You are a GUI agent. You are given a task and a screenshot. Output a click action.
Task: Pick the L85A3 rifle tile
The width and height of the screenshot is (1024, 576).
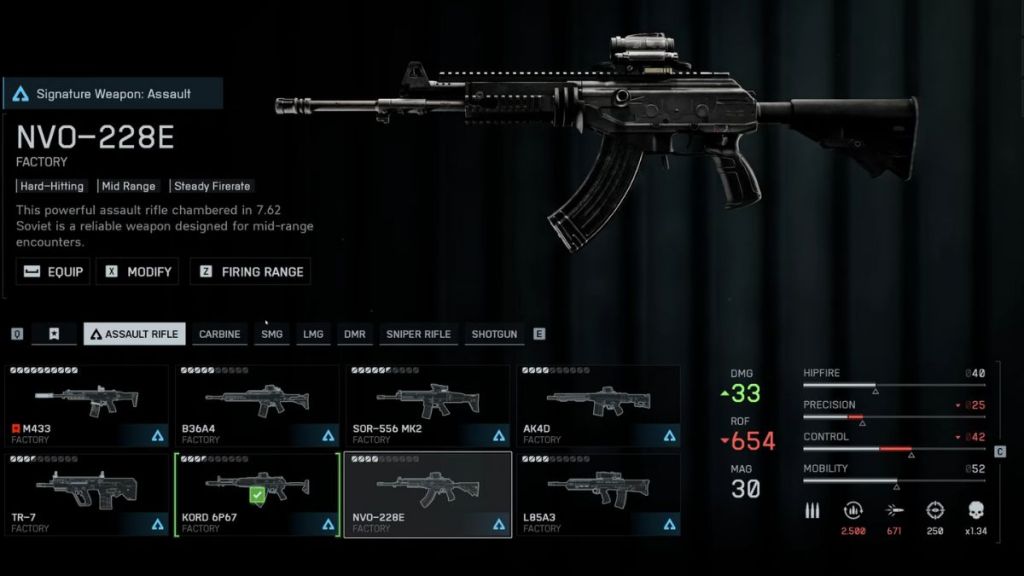598,494
